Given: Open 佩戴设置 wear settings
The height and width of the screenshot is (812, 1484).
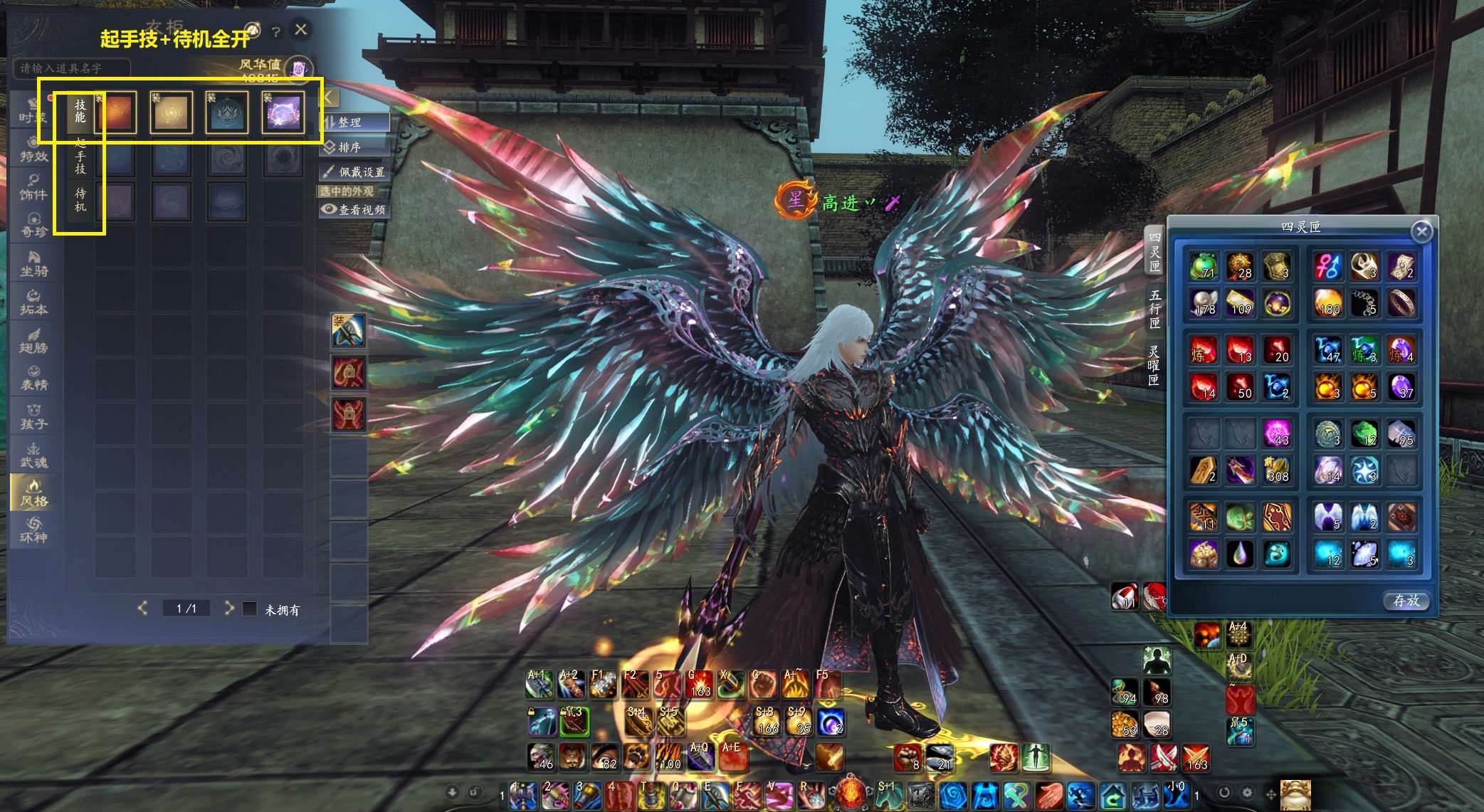Looking at the screenshot, I should coord(355,172).
